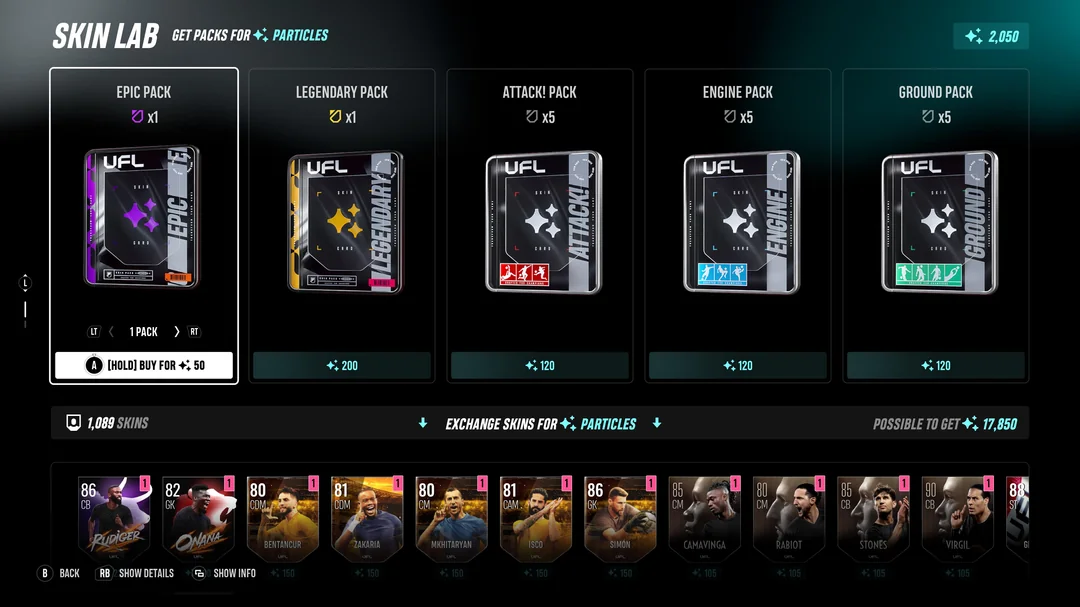Viewport: 1080px width, 607px height.
Task: Click the Attack! Pack 120 price button
Action: [540, 366]
